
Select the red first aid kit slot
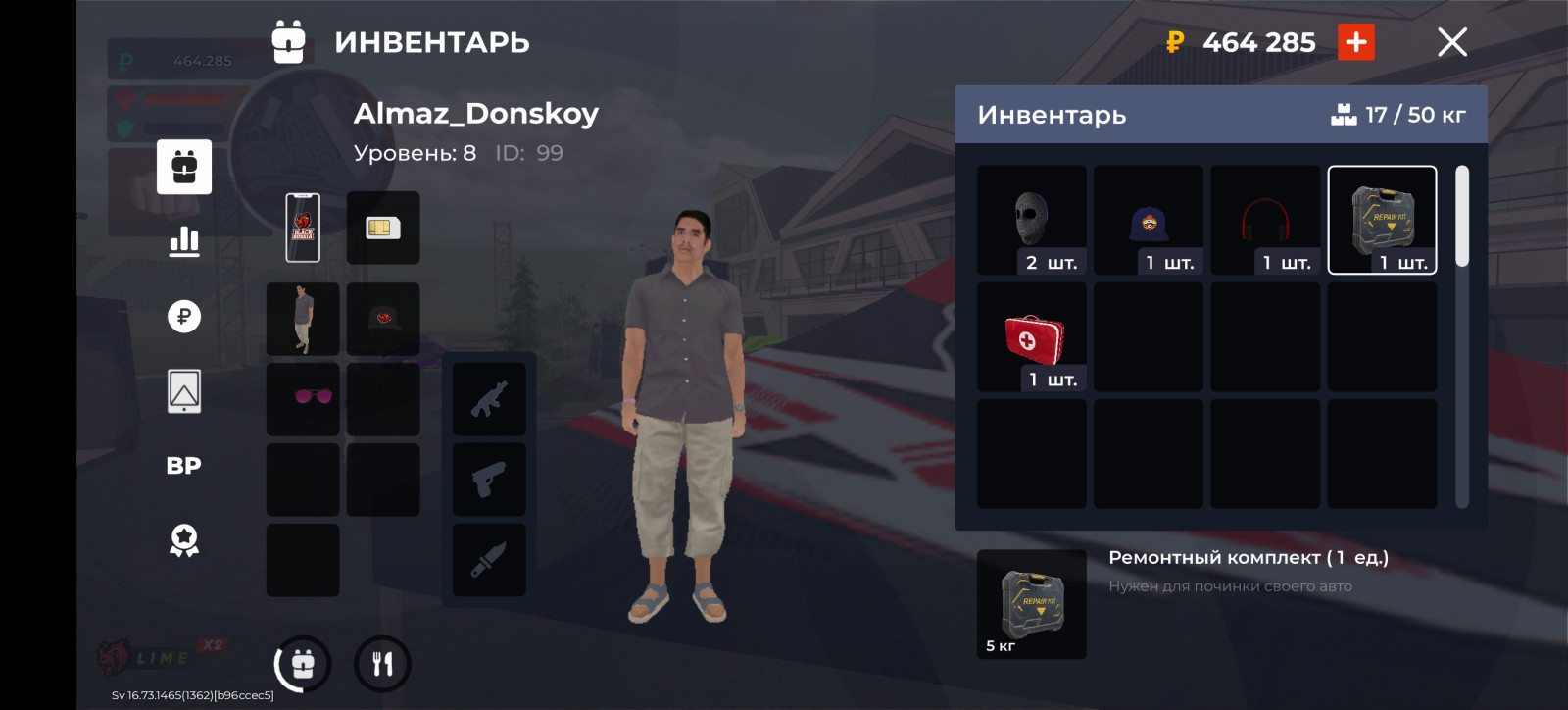tap(1032, 337)
